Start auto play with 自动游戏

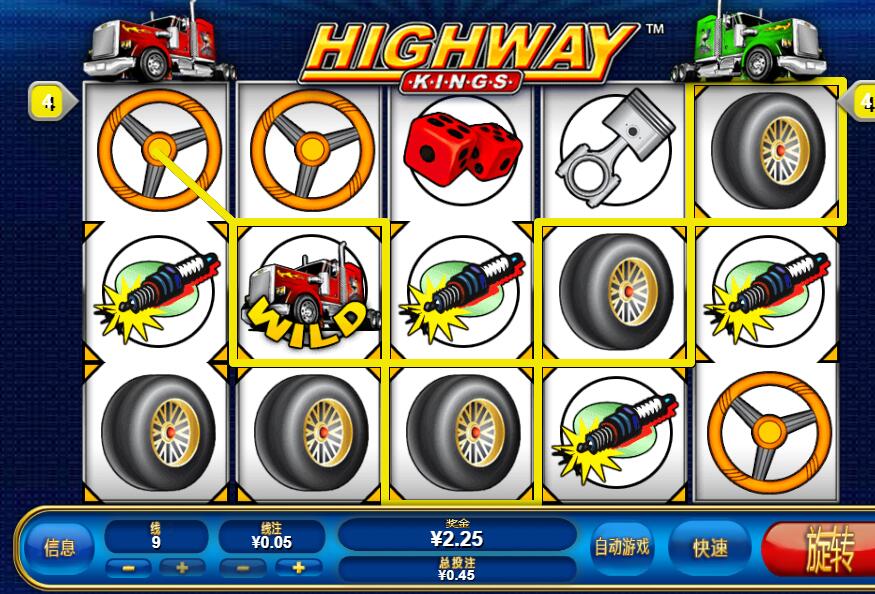coord(622,547)
